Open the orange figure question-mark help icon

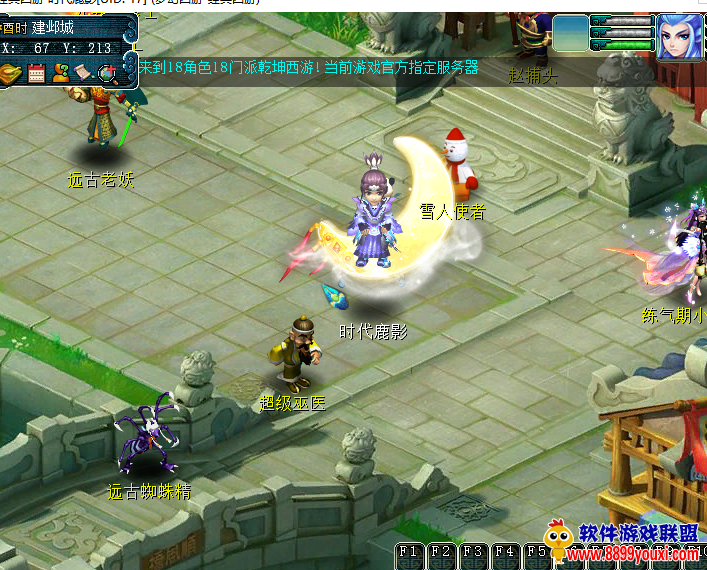(x=61, y=72)
